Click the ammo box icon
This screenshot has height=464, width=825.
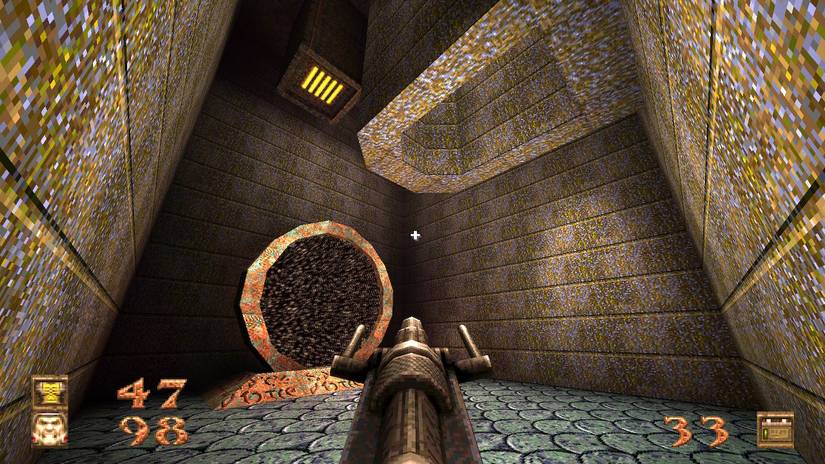click(774, 429)
